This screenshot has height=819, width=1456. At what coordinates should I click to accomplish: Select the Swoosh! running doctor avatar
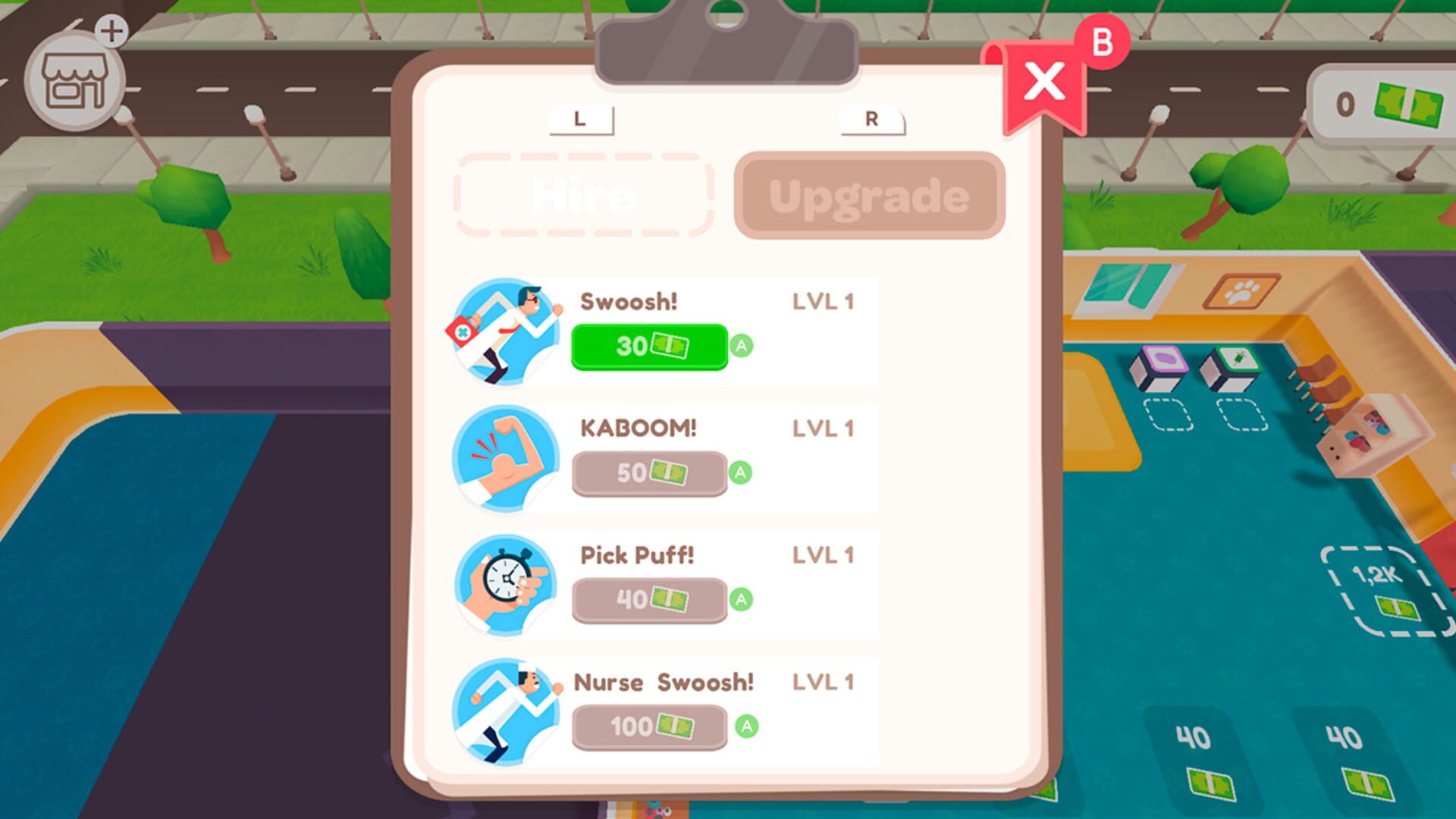507,331
